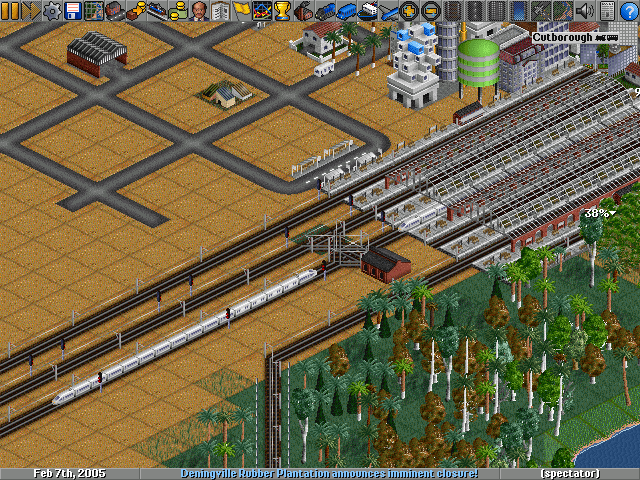The width and height of the screenshot is (640, 480).
Task: Show company finances with the coins icon
Action: [179, 11]
